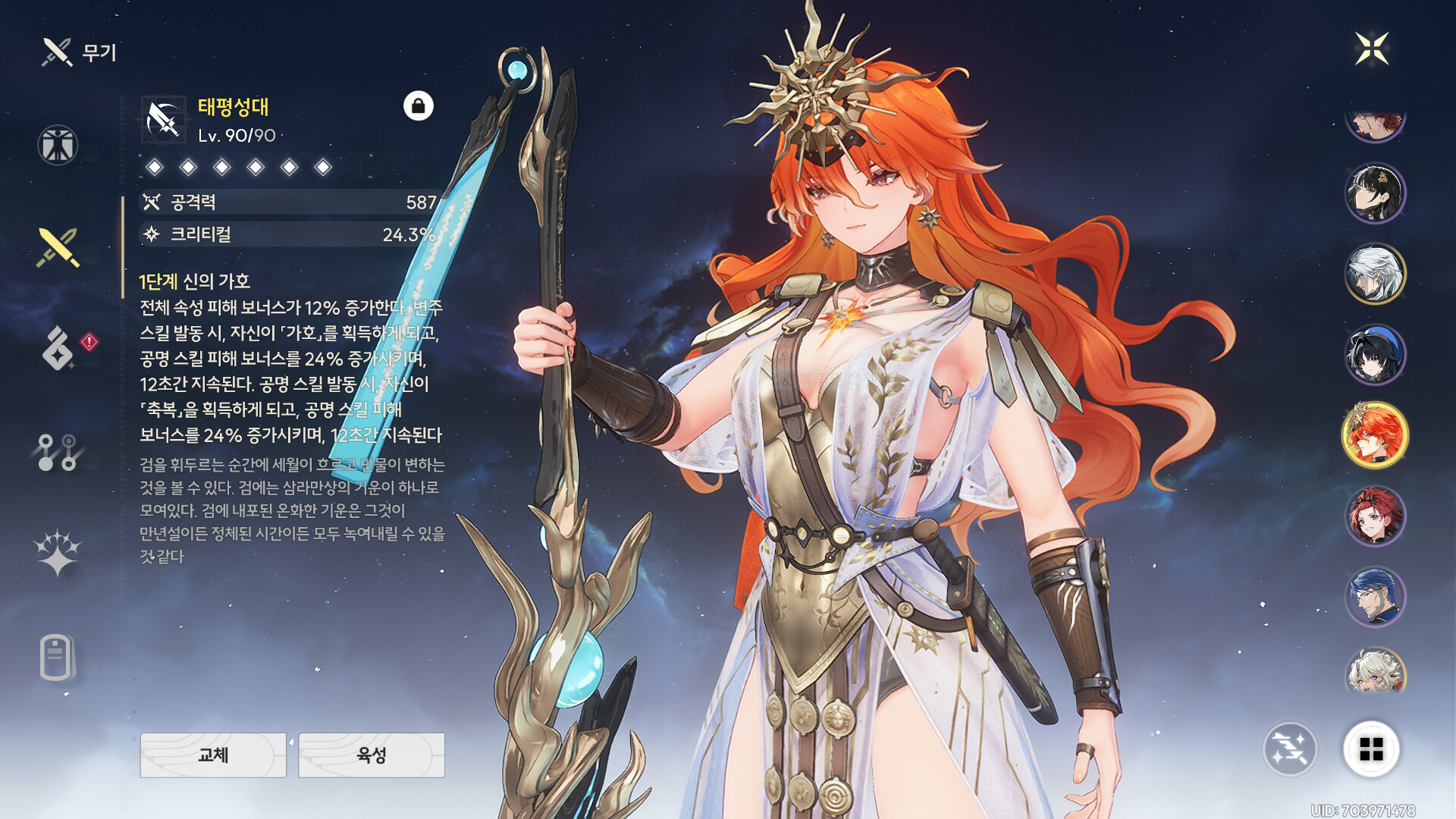This screenshot has width=1456, height=819.
Task: Open the four-square character grid button
Action: point(1371,749)
